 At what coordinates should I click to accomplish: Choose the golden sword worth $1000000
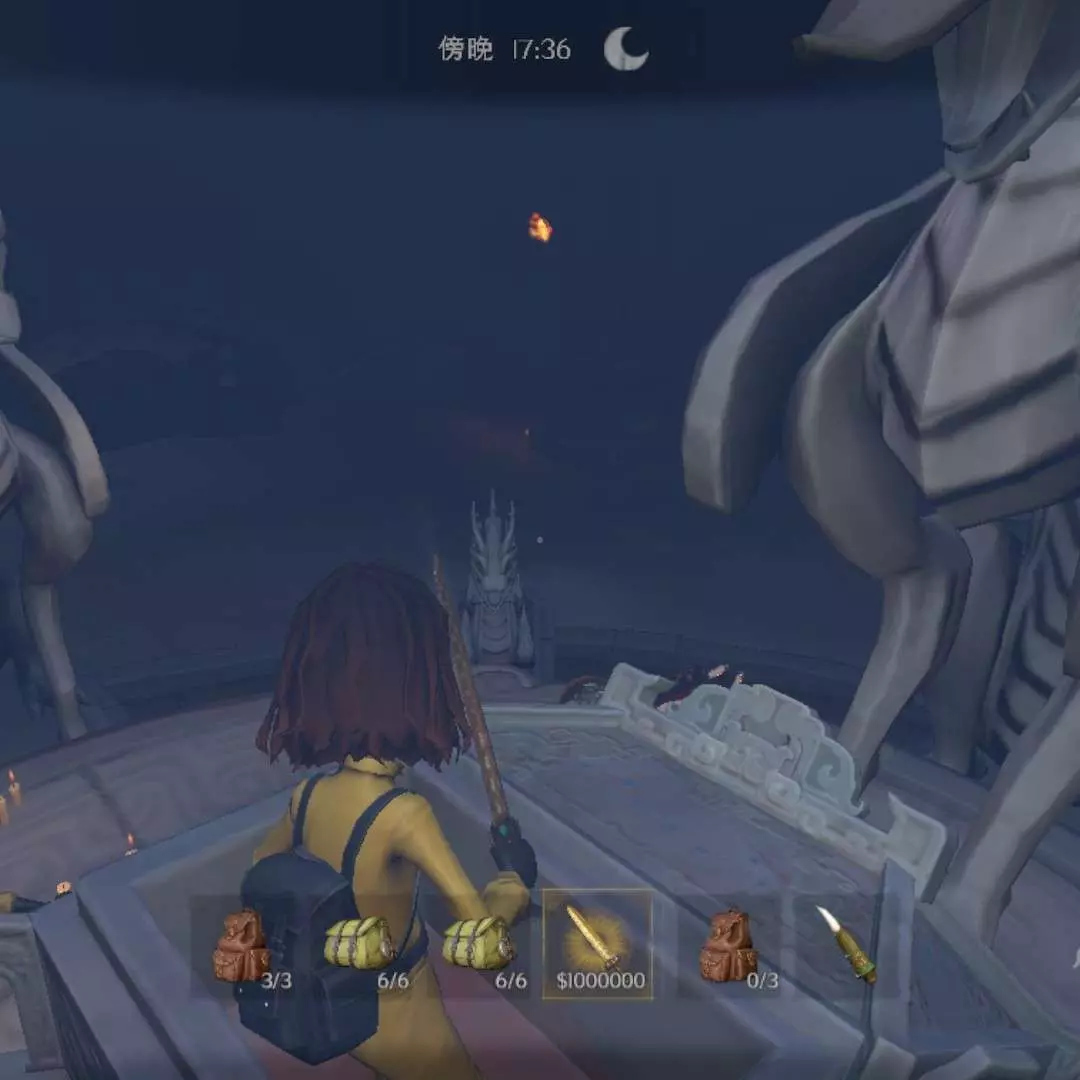coord(597,944)
